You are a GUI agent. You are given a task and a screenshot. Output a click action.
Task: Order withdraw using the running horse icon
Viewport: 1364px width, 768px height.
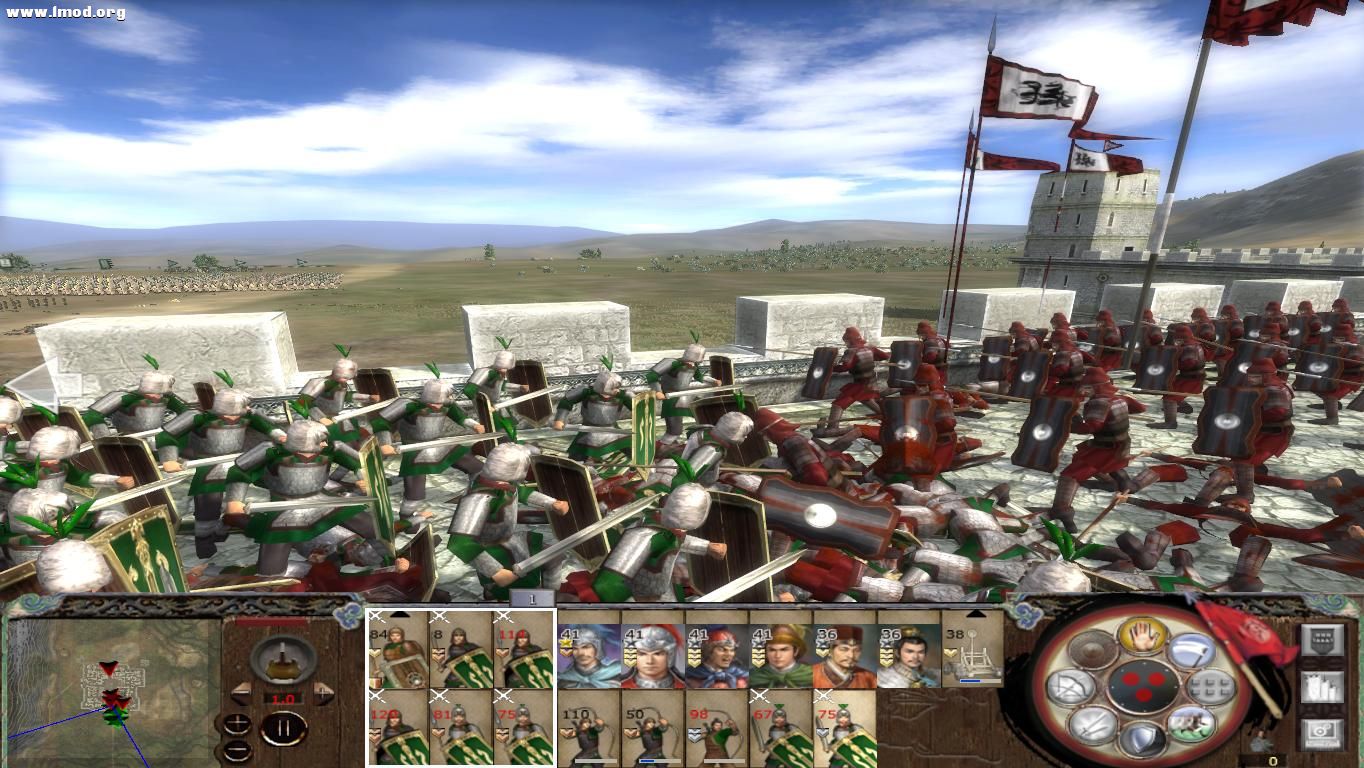(1192, 726)
